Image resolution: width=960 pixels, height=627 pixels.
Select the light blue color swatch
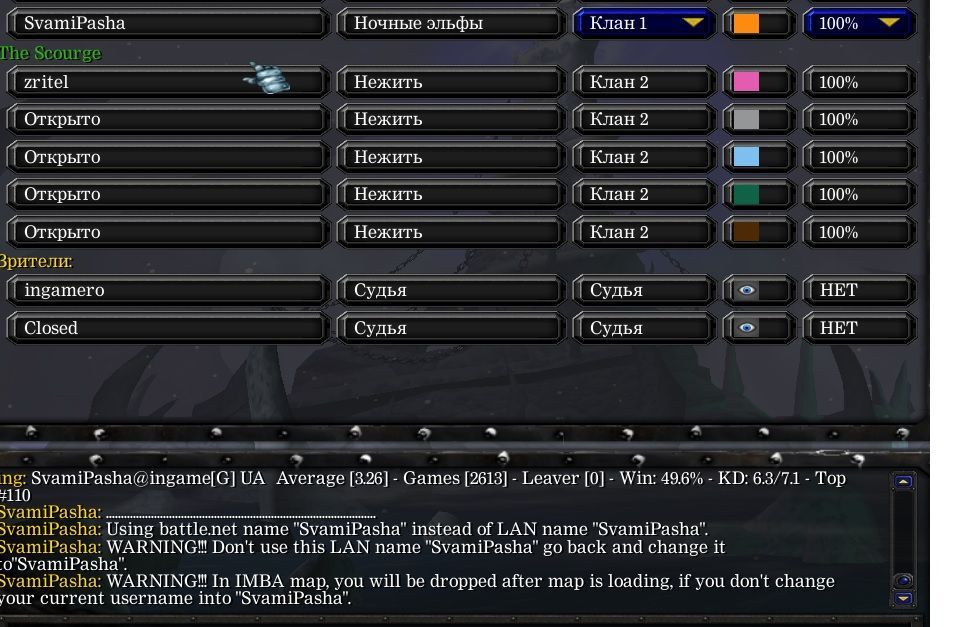[747, 157]
